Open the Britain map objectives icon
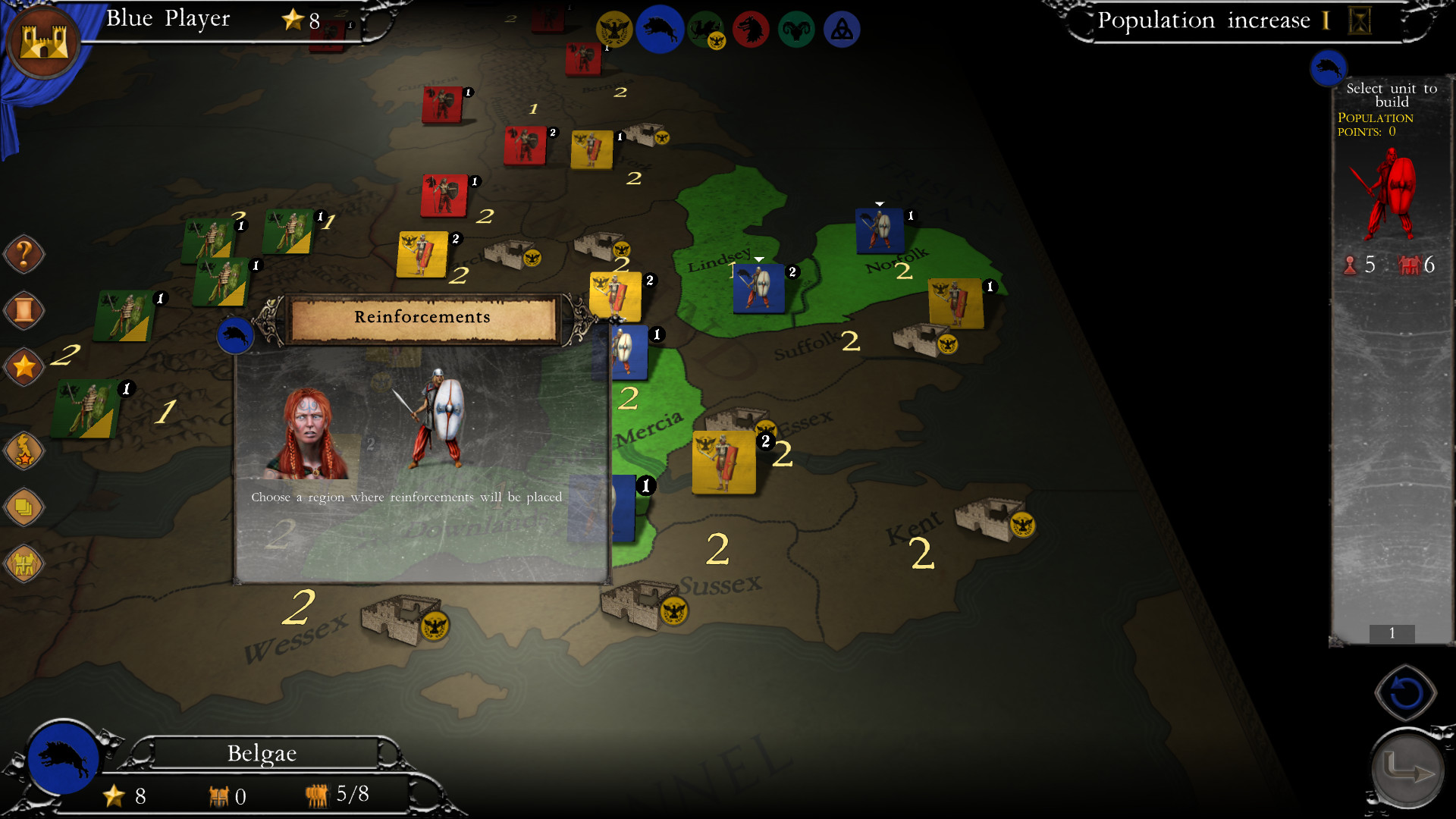The width and height of the screenshot is (1456, 819). pyautogui.click(x=24, y=450)
